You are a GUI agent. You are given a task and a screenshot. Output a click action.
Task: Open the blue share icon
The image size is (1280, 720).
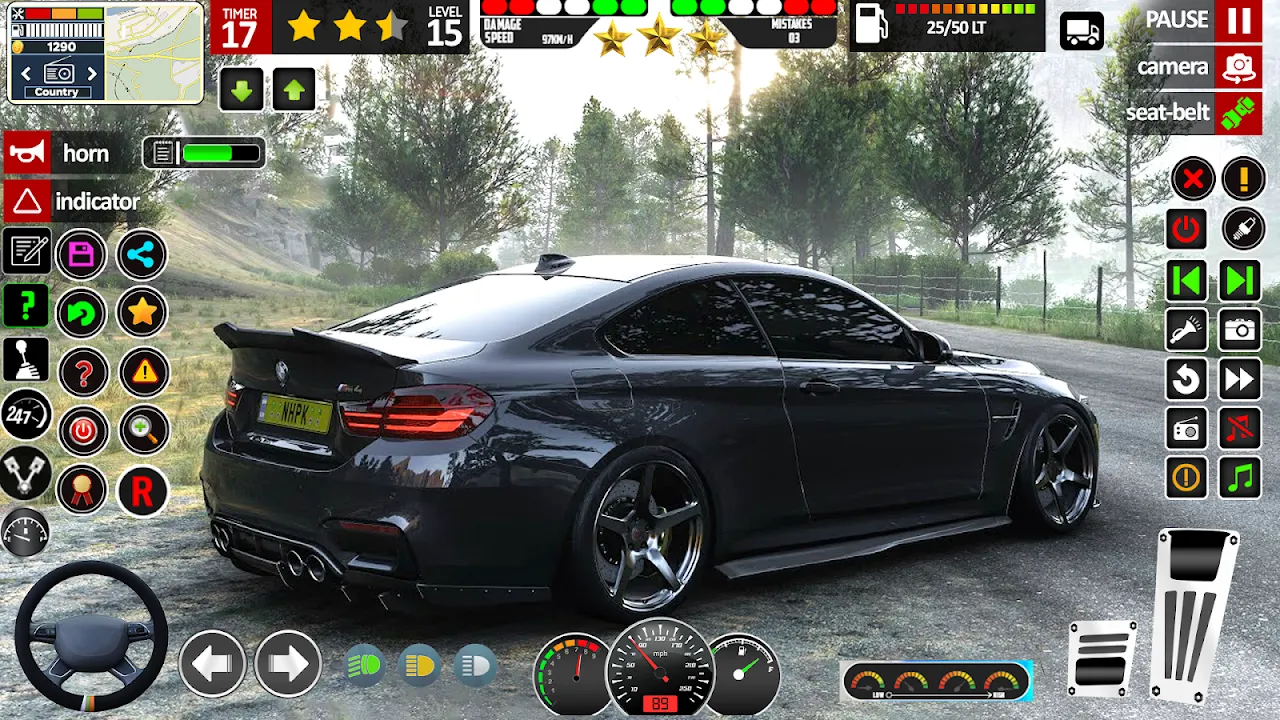141,256
